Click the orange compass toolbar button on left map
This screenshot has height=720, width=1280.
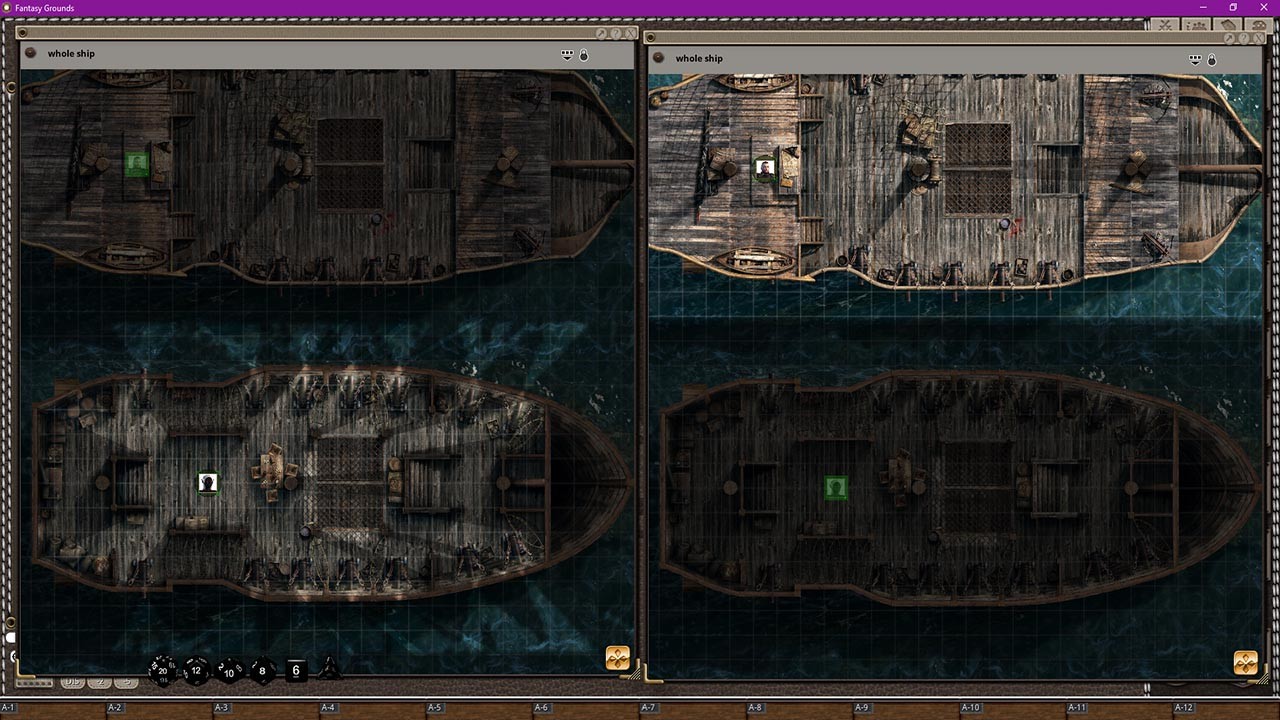[617, 661]
